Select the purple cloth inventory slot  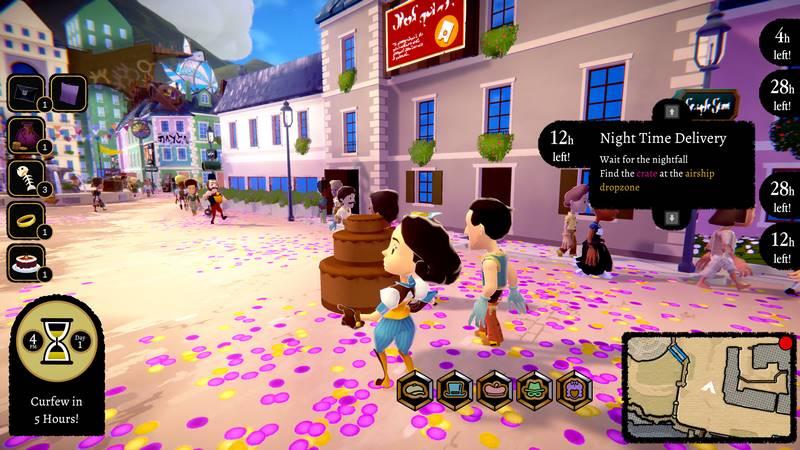coord(67,93)
